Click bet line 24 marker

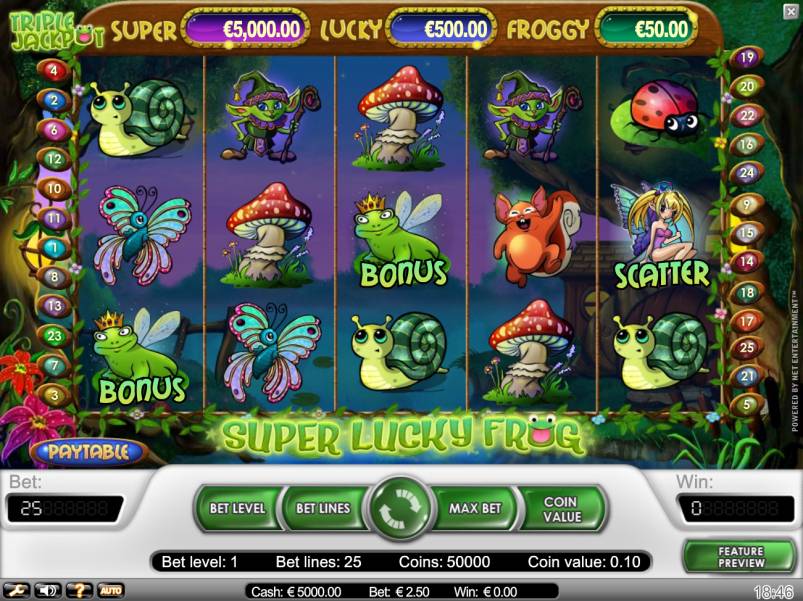(745, 172)
